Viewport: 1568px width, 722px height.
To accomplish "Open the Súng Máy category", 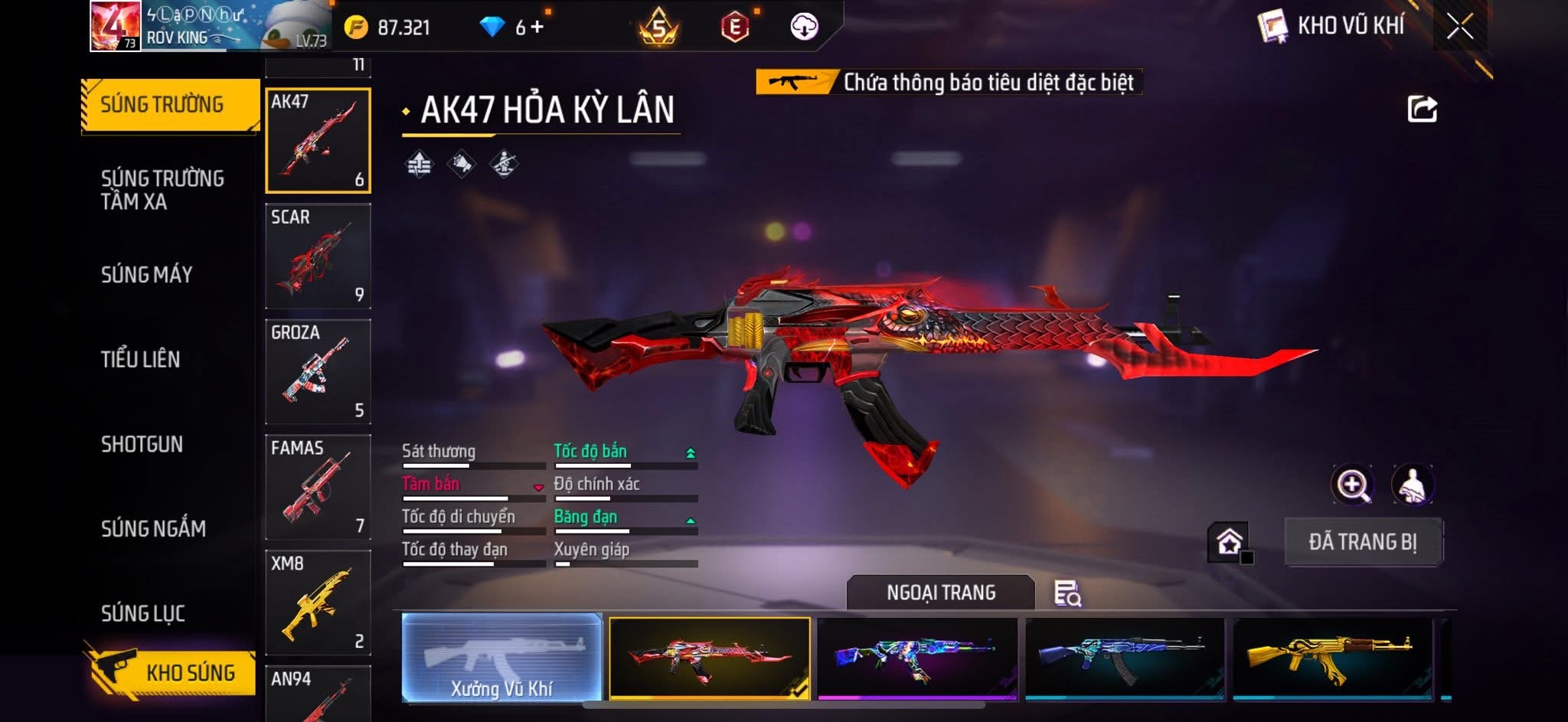I will [146, 274].
